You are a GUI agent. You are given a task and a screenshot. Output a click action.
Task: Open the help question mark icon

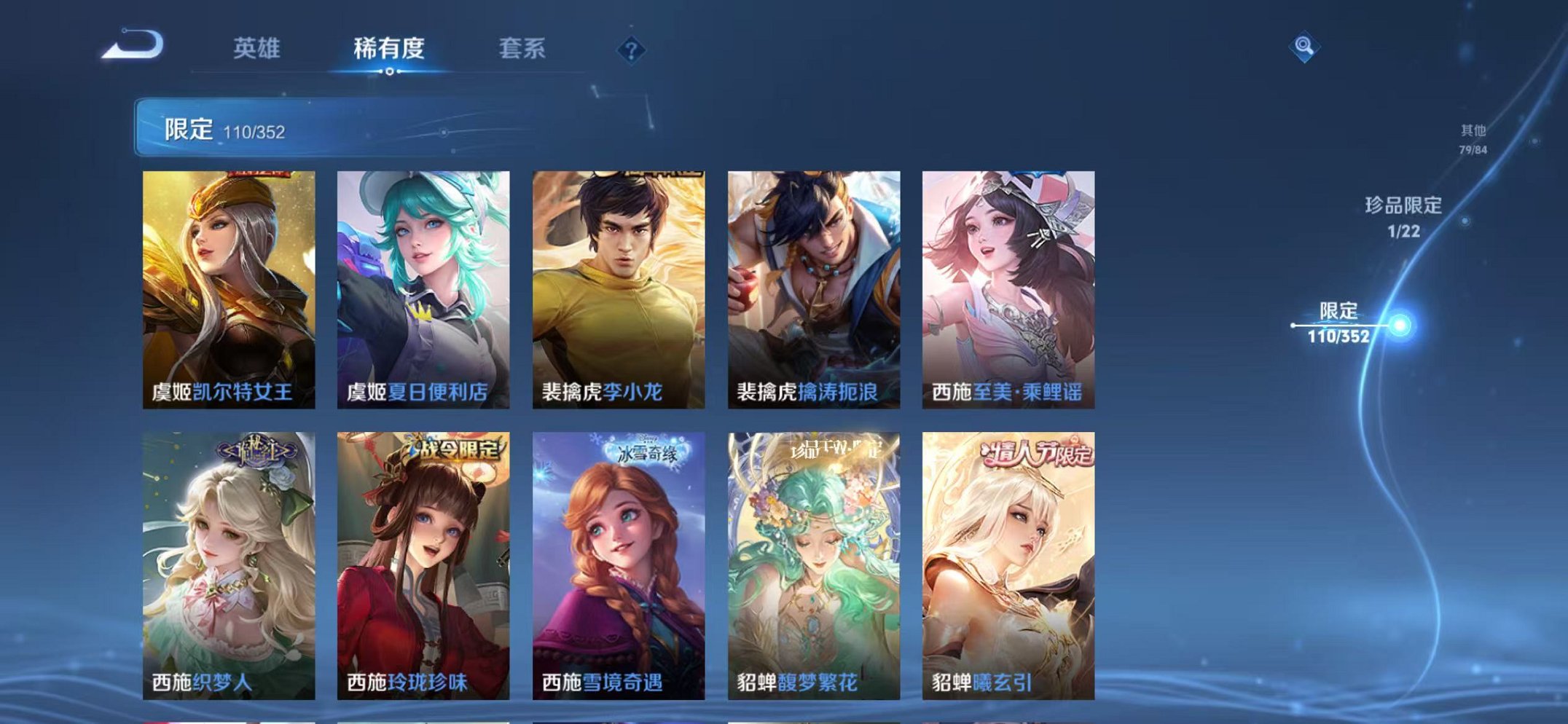pyautogui.click(x=631, y=50)
